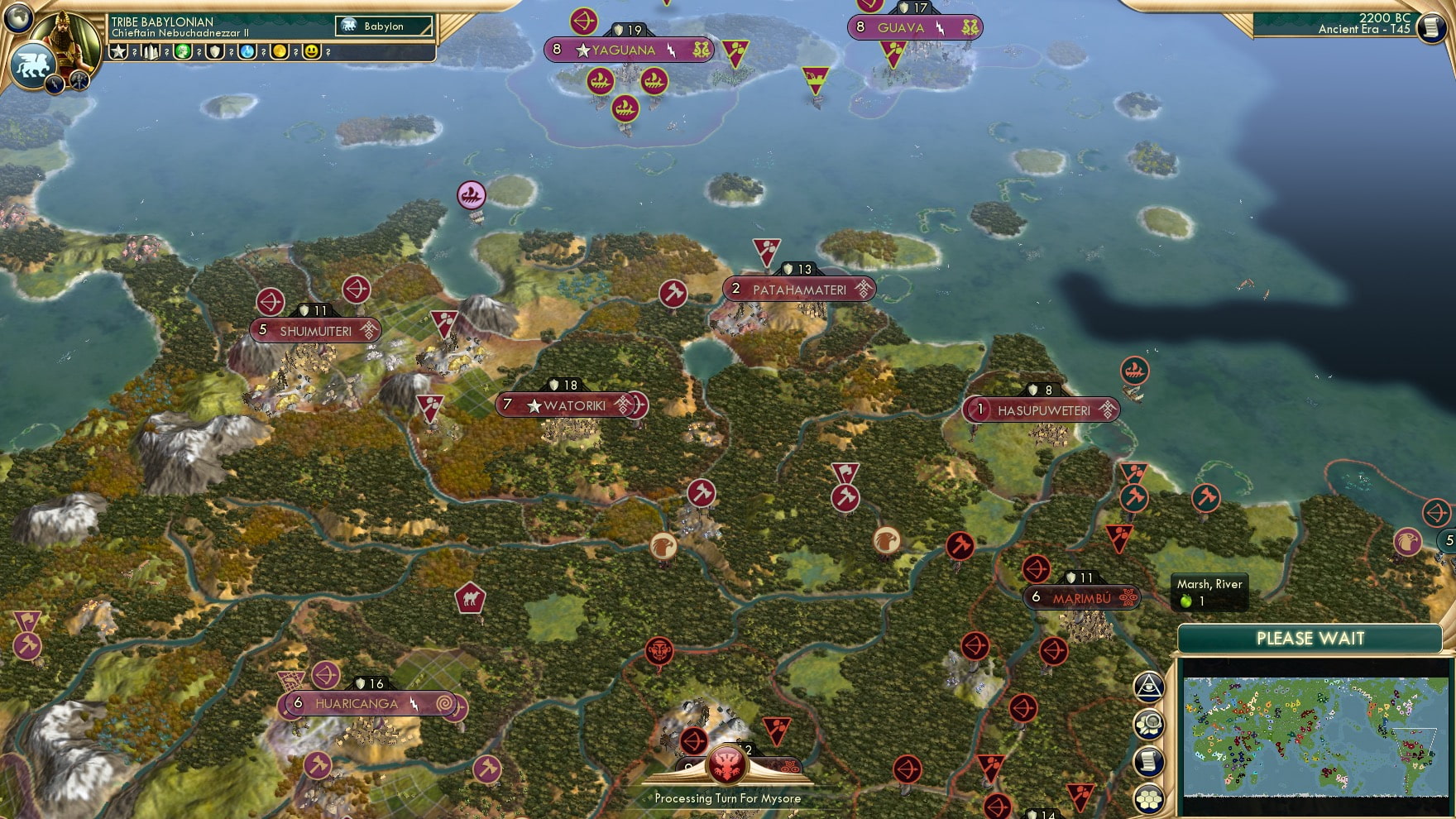The width and height of the screenshot is (1456, 819).
Task: Click the leader portrait of Nebuchadnezzar II
Action: [64, 39]
